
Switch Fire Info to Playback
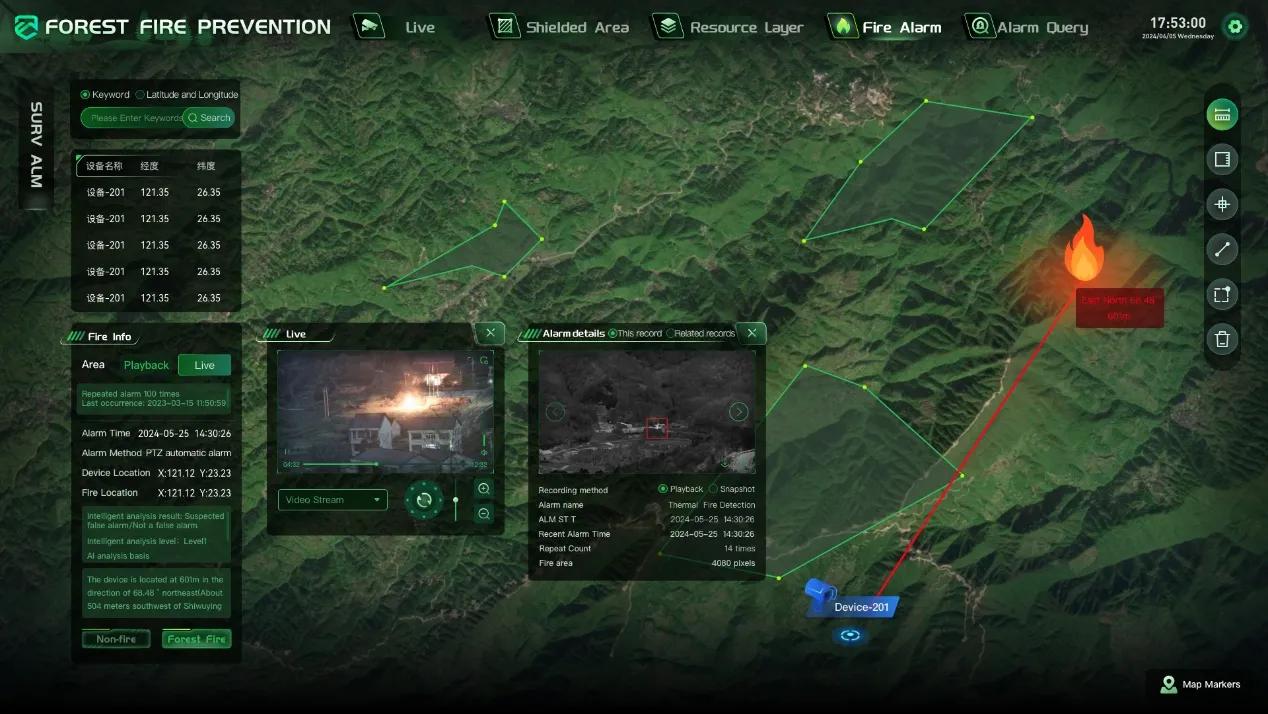146,365
